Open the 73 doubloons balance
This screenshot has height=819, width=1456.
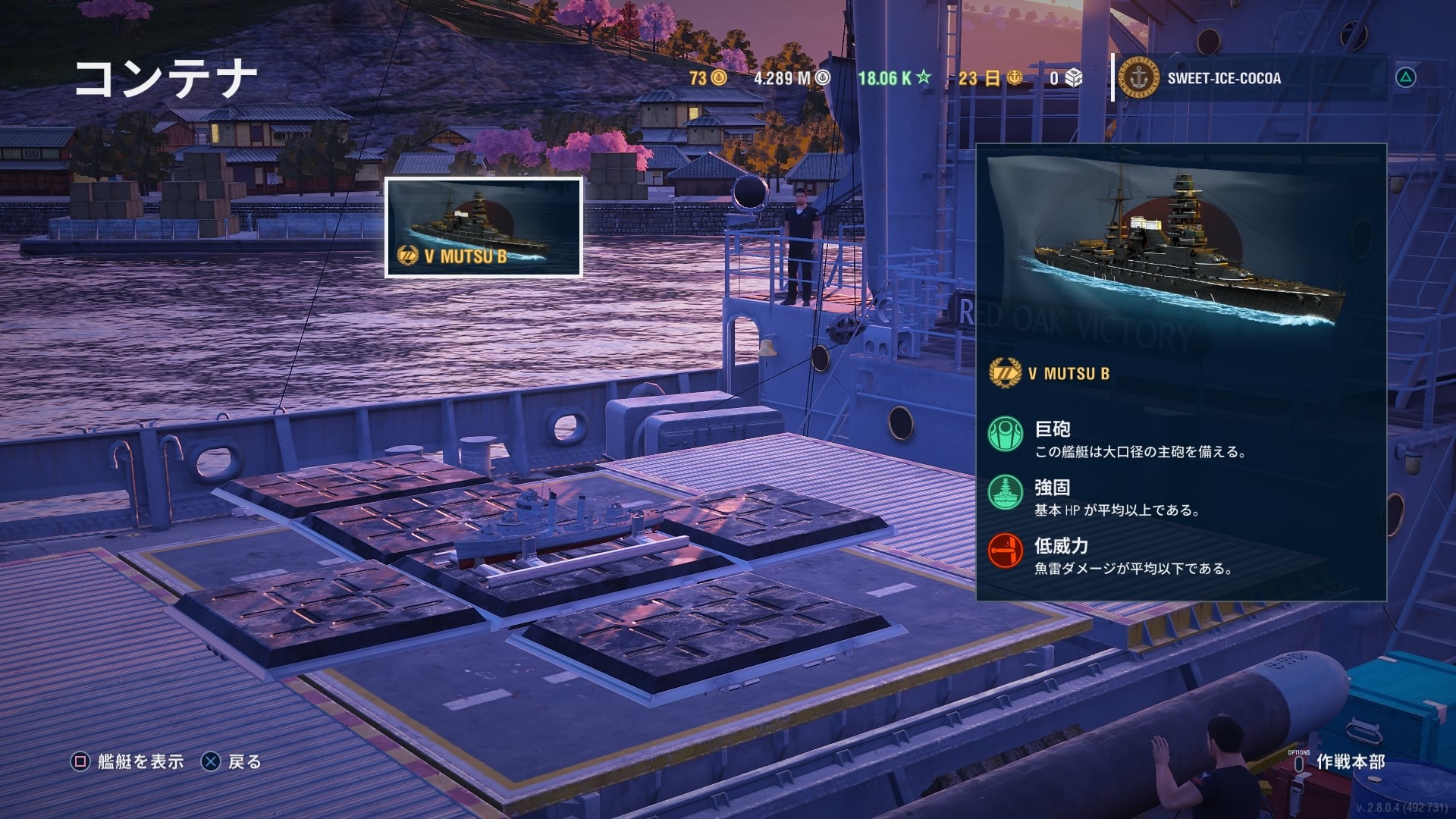tap(708, 78)
